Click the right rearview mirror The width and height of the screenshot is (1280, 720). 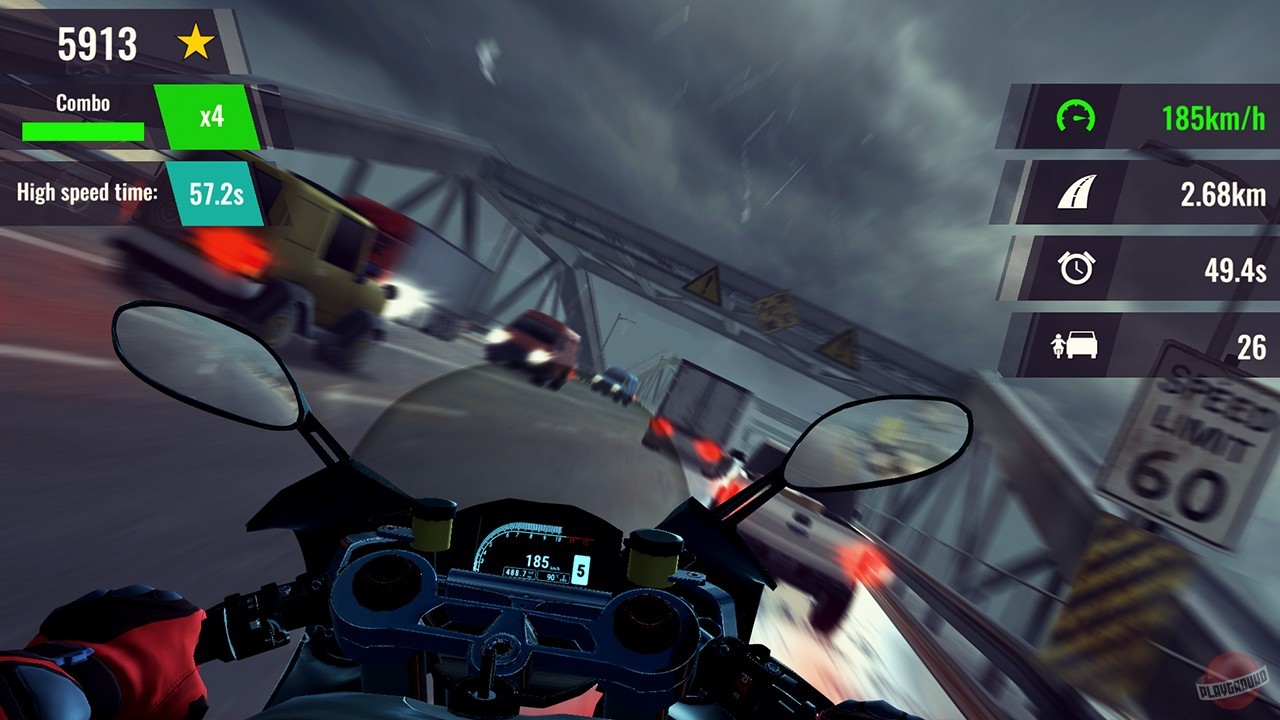pyautogui.click(x=877, y=440)
